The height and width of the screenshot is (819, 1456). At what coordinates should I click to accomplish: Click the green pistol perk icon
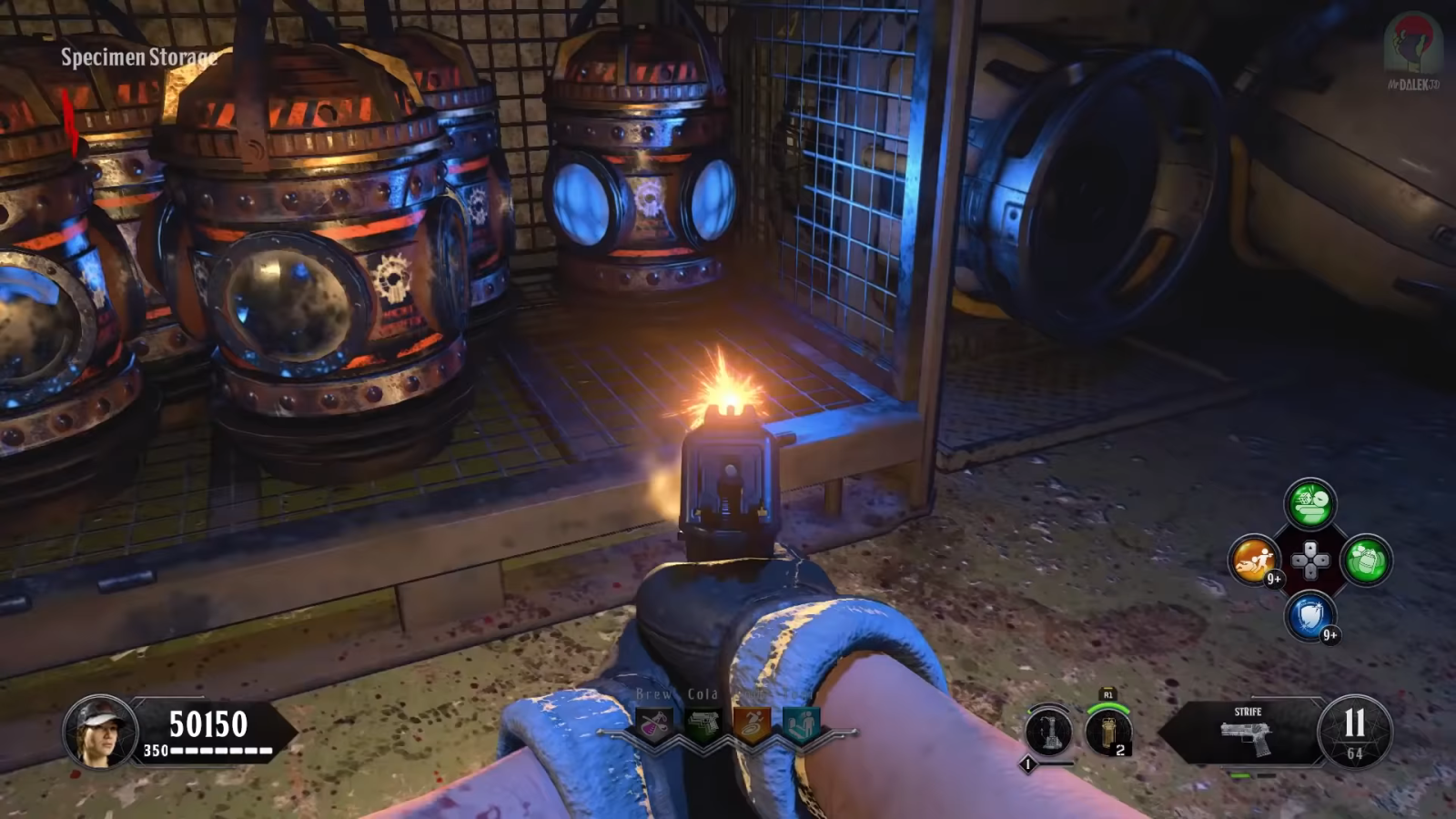click(x=703, y=725)
